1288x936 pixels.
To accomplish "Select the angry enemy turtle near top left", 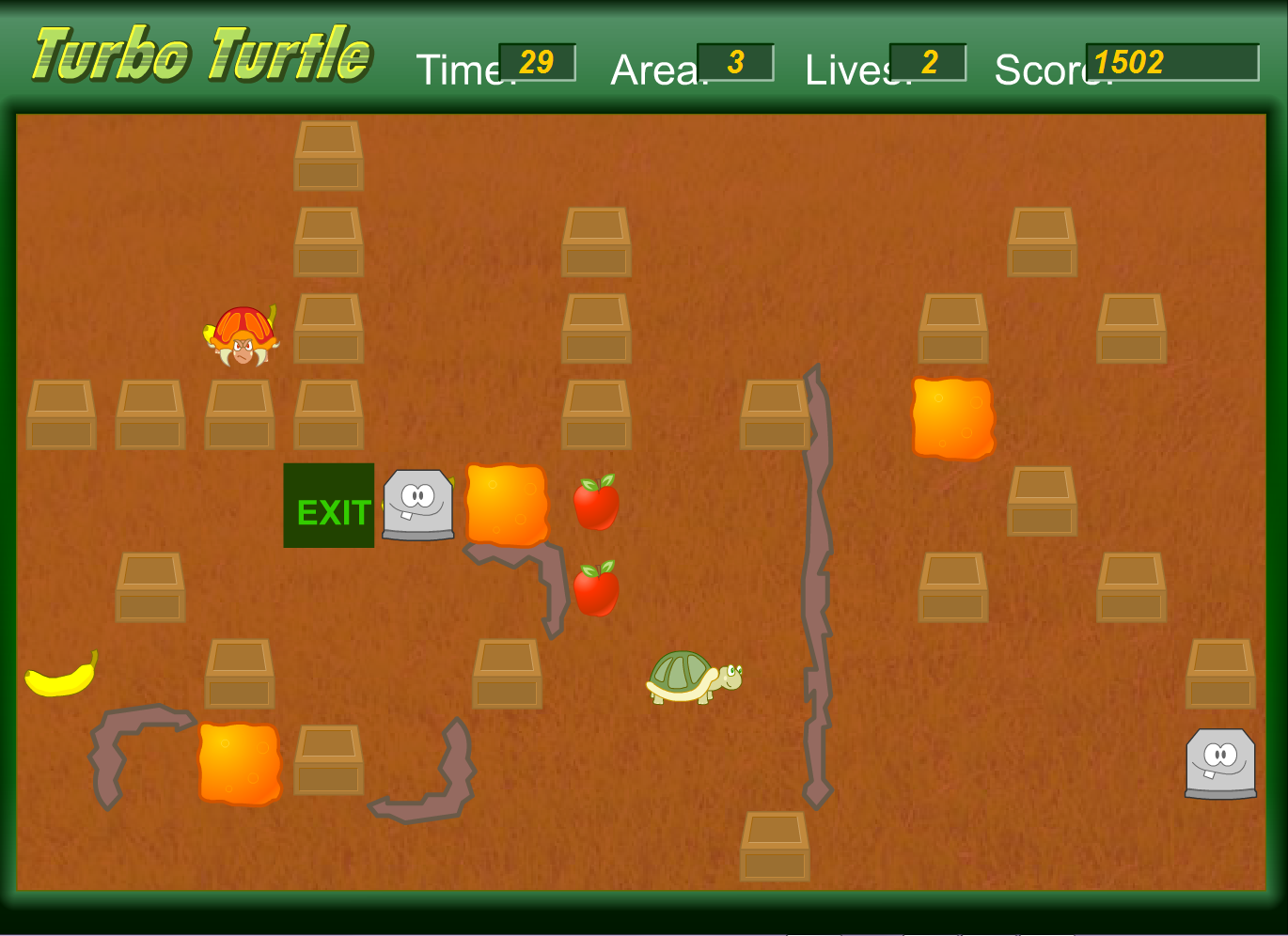I will [241, 335].
